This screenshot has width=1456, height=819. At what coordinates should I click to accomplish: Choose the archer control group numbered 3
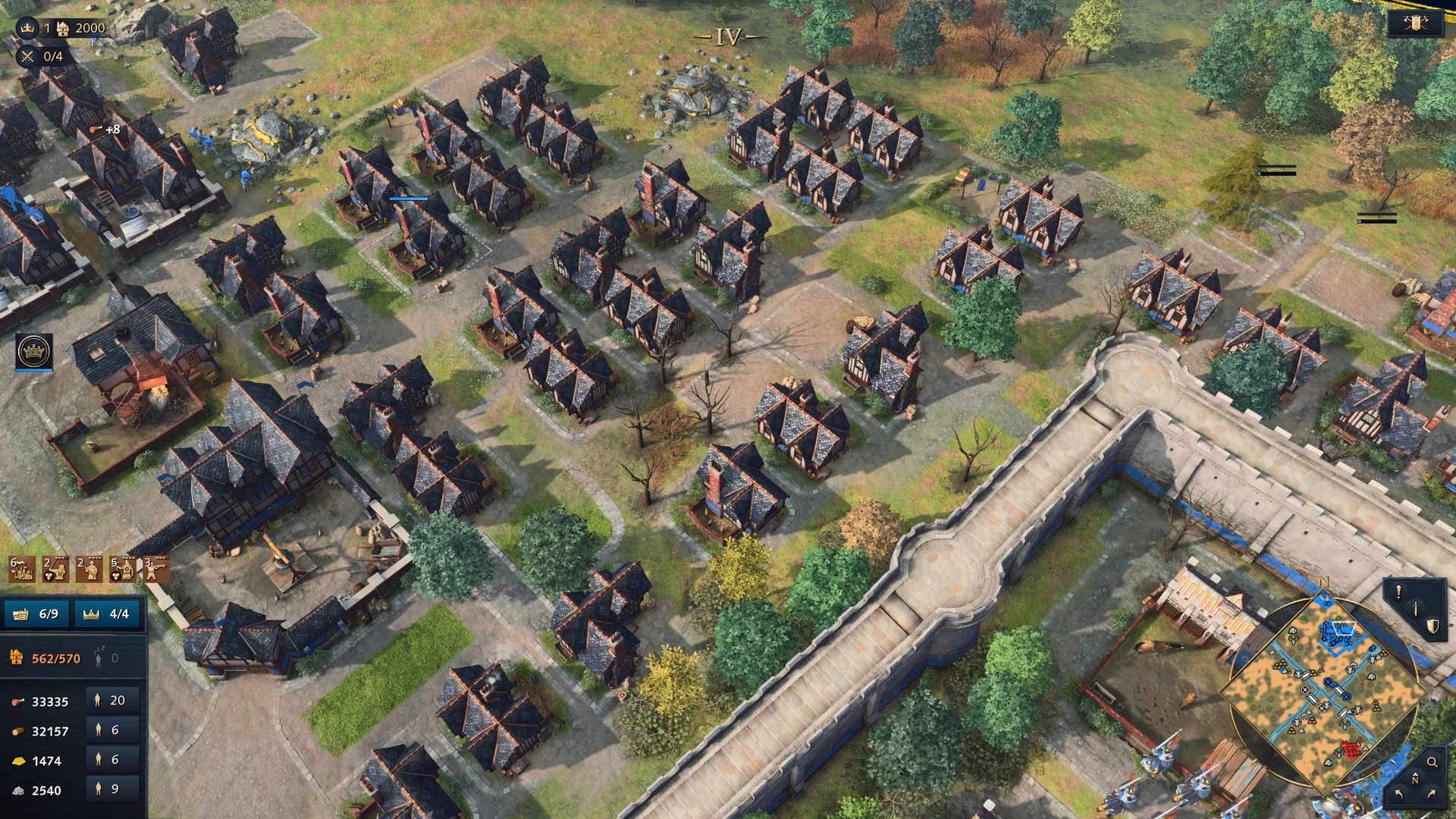tap(156, 569)
